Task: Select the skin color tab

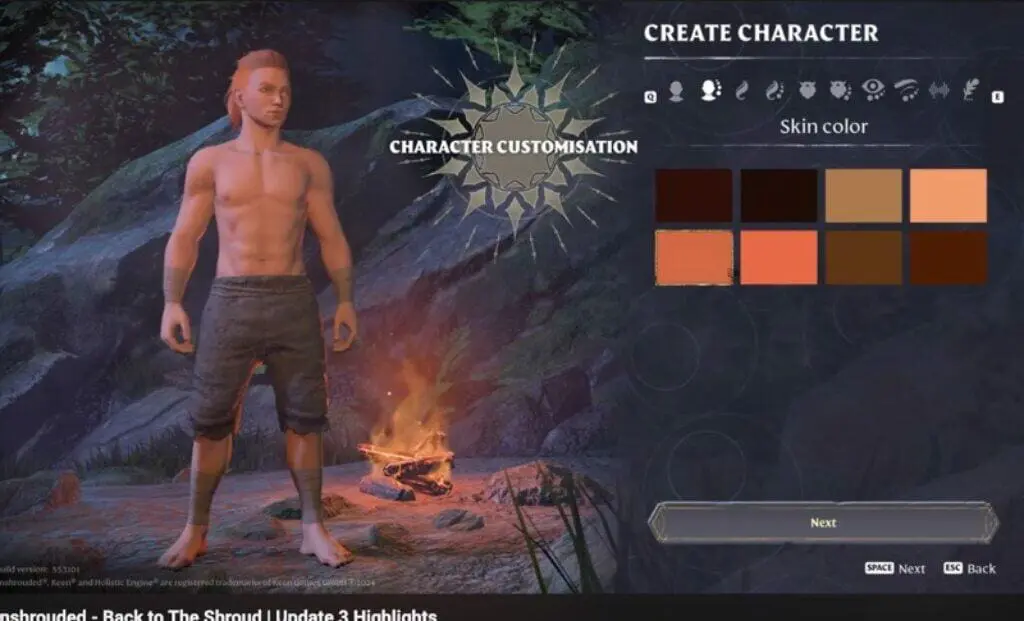Action: [711, 91]
